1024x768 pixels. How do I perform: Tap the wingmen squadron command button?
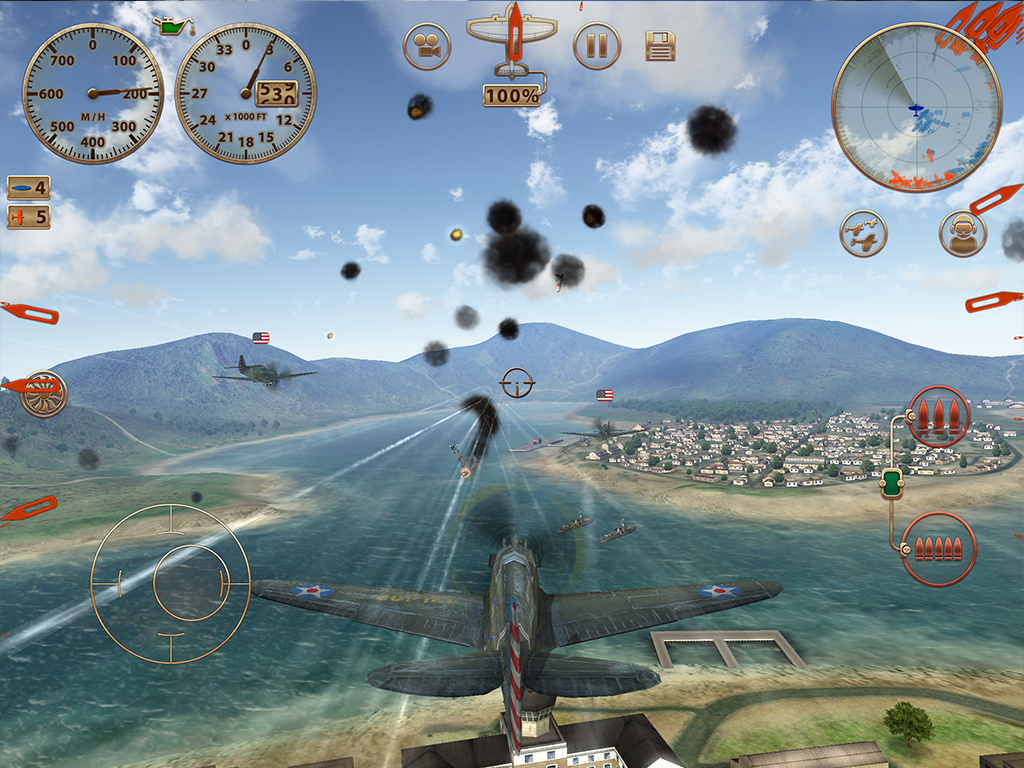pyautogui.click(x=863, y=233)
